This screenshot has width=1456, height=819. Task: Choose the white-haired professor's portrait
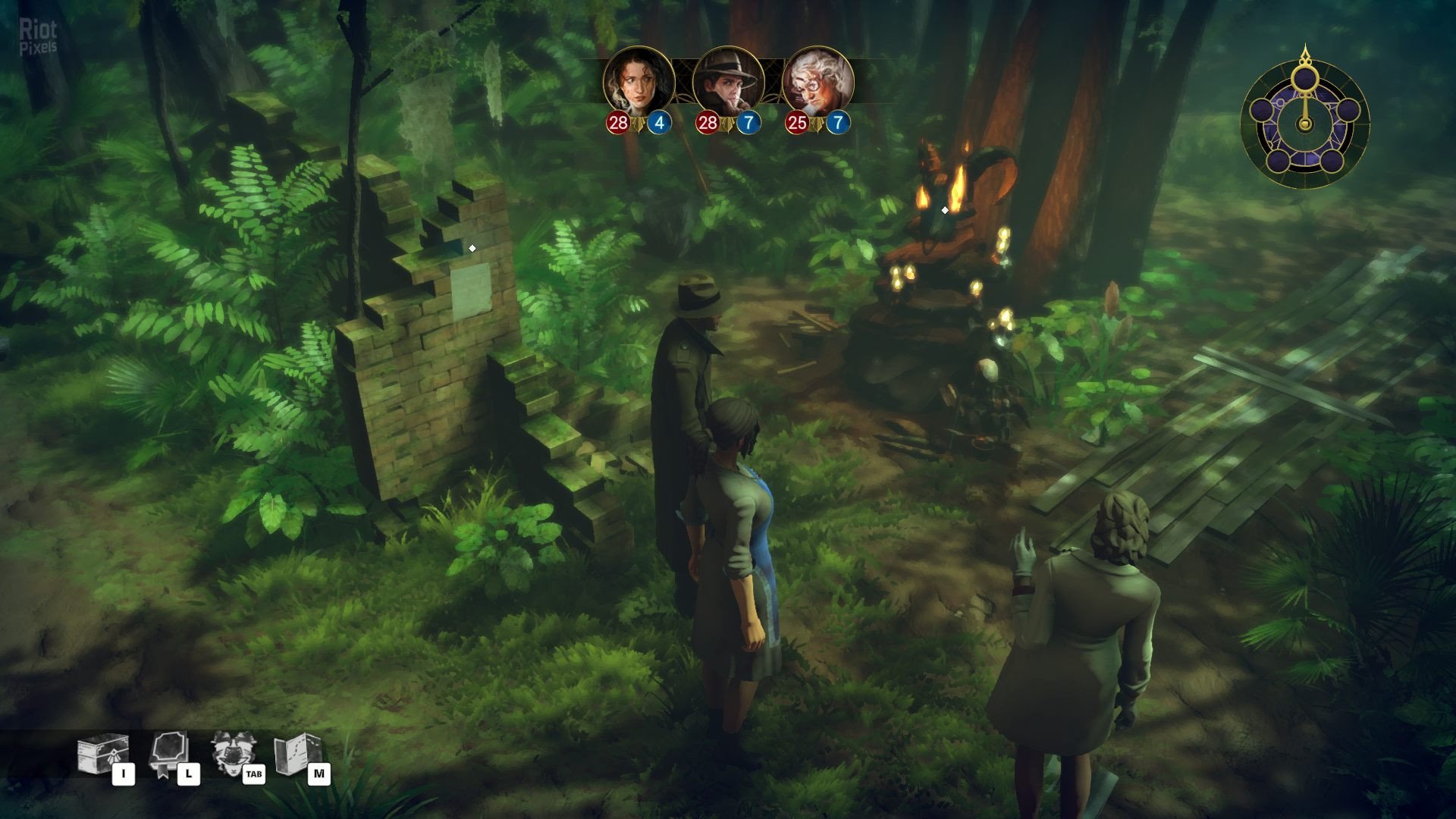[817, 81]
